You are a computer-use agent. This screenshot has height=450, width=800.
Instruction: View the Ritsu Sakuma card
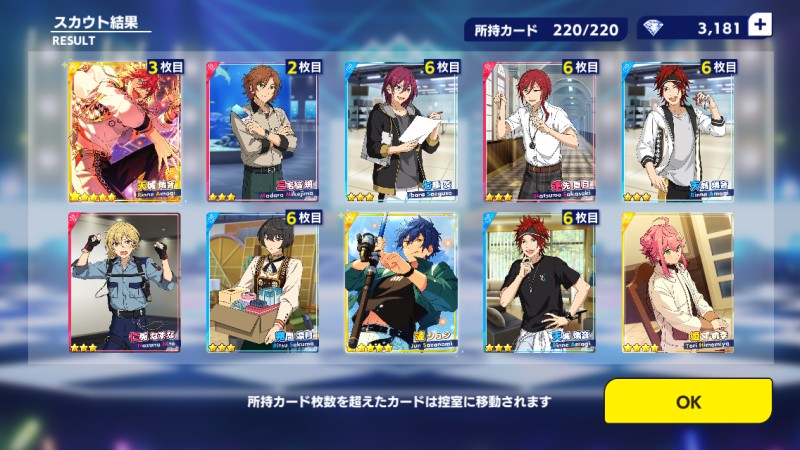pos(263,283)
